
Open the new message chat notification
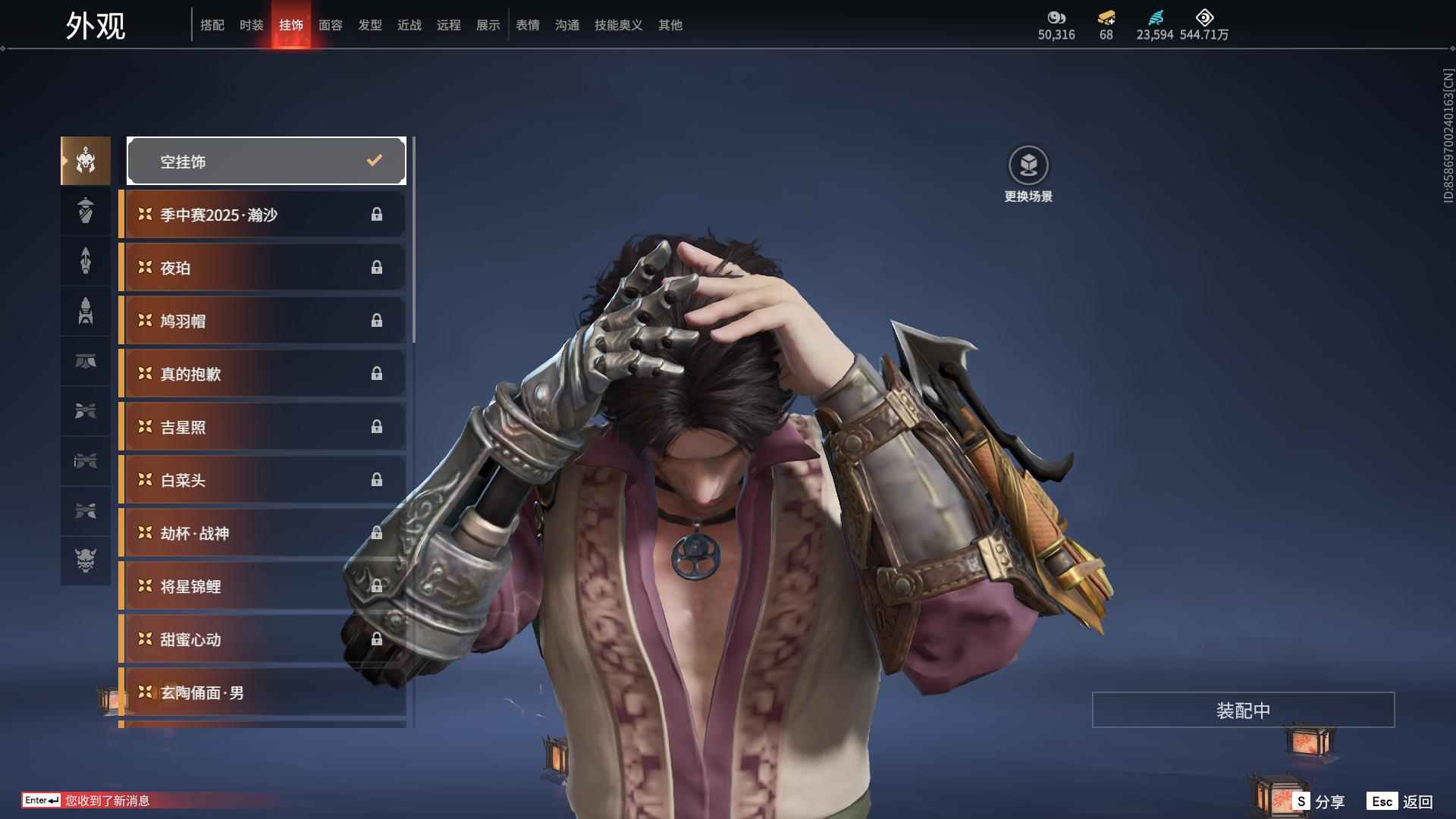pos(106,801)
